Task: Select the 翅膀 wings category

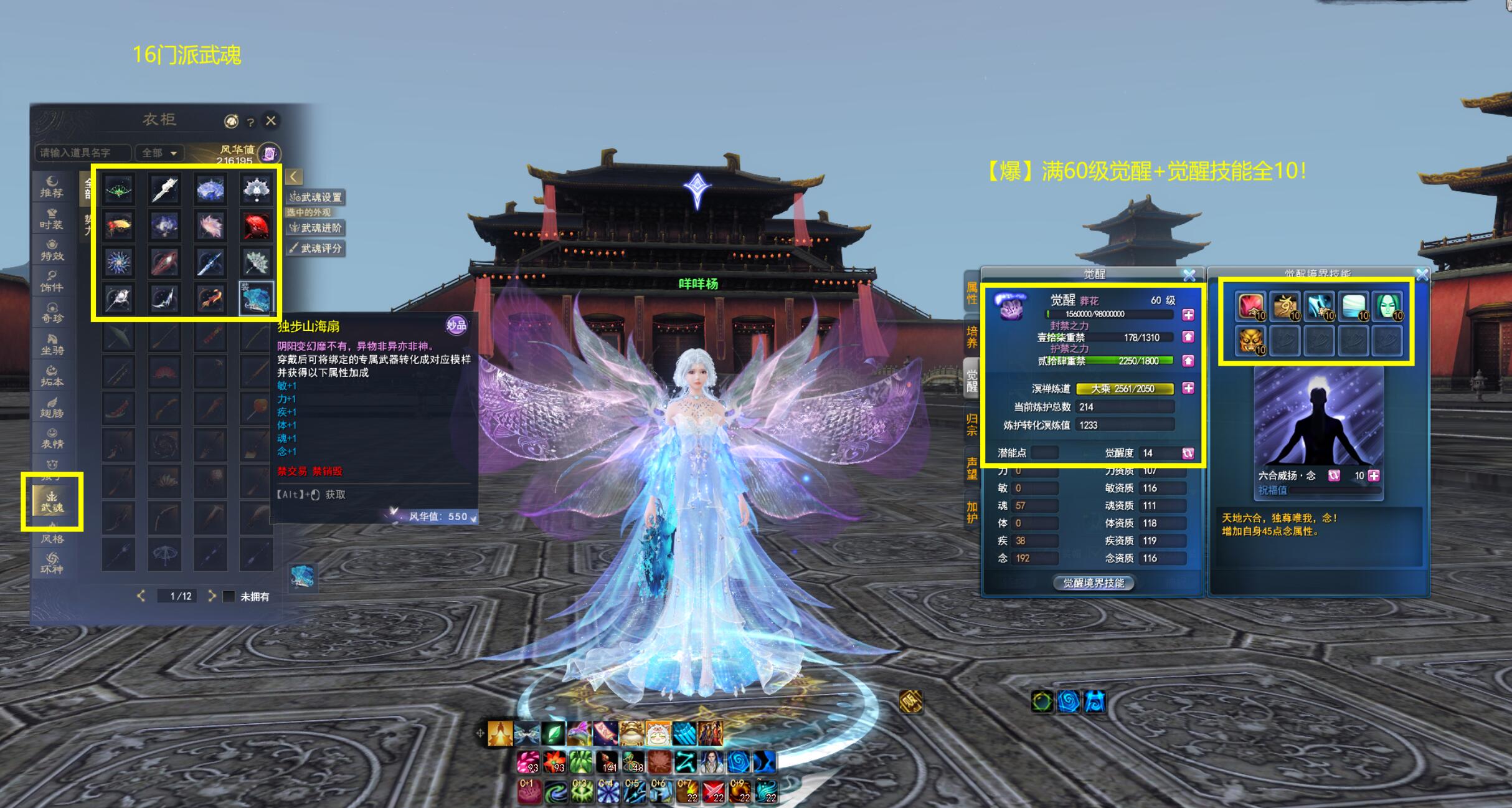Action: tap(52, 406)
